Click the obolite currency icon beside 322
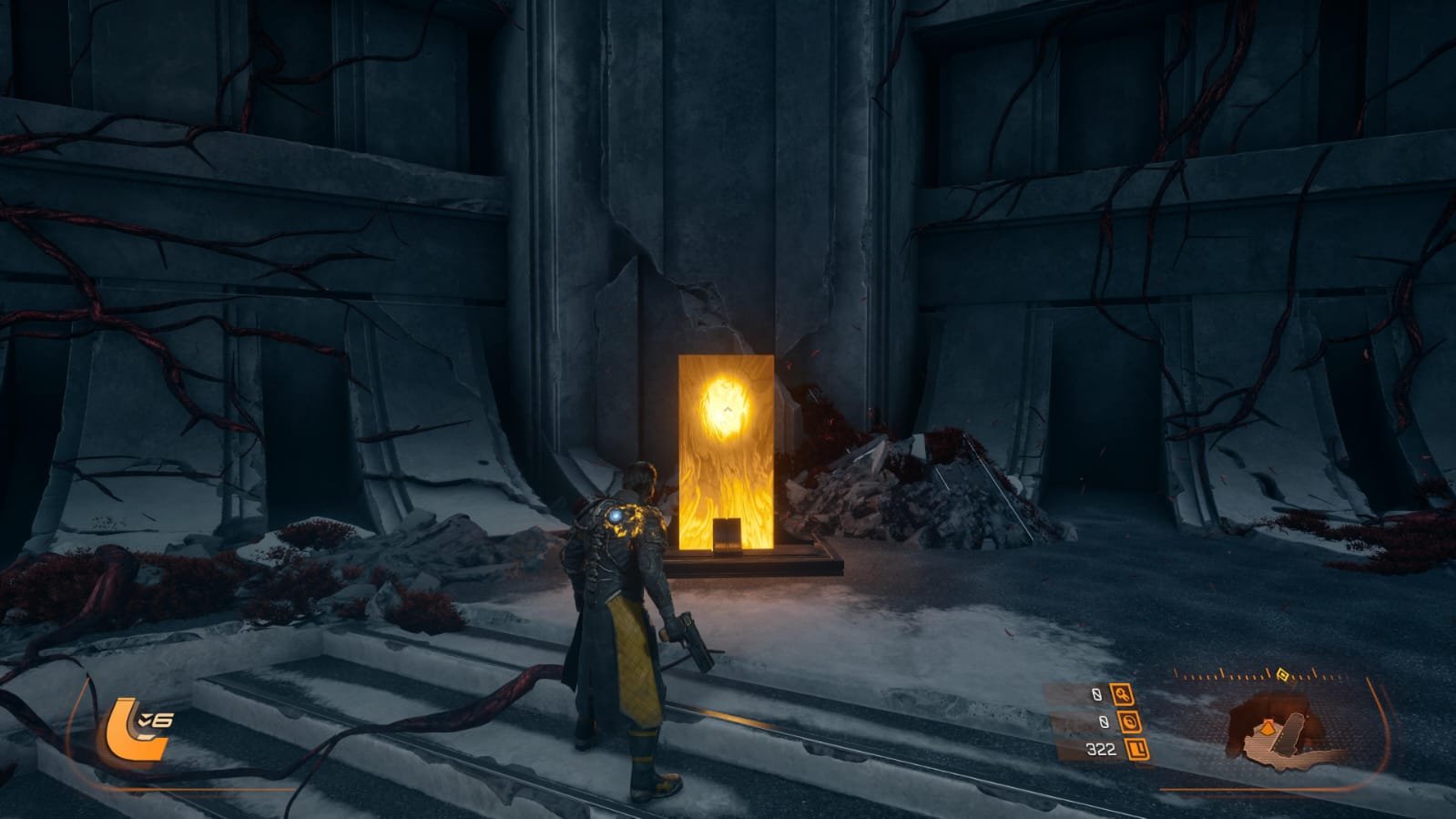Screen dimensions: 1456x819 coord(1136,750)
